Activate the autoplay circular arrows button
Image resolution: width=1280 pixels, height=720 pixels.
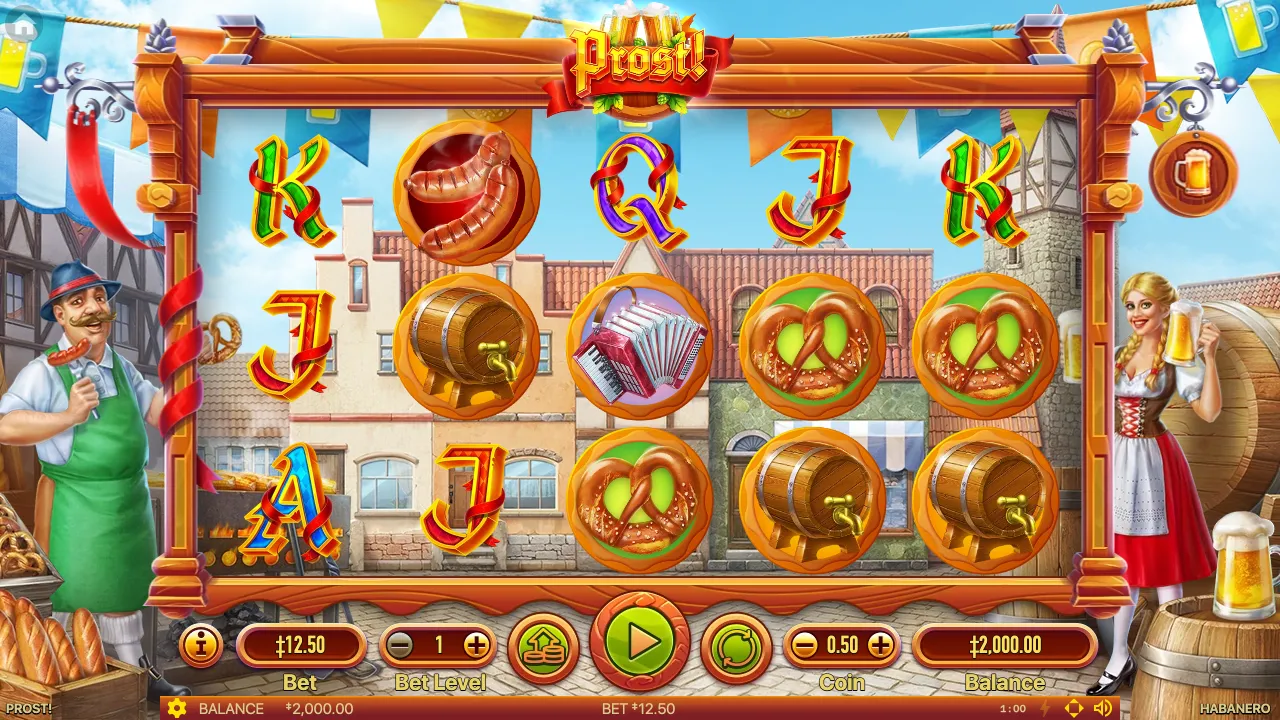click(x=736, y=647)
